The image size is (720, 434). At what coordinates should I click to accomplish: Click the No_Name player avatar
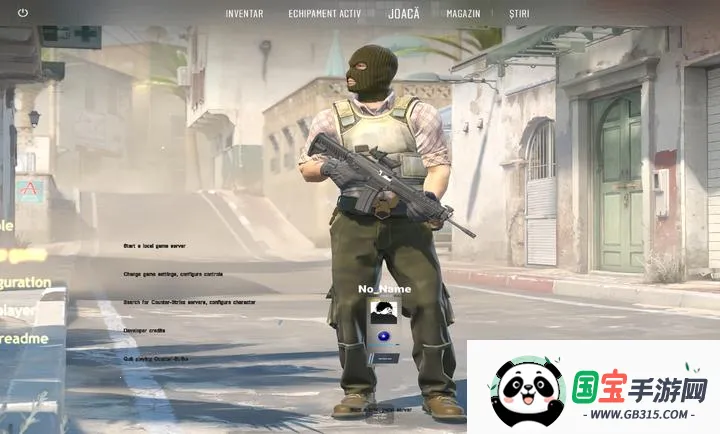(384, 311)
